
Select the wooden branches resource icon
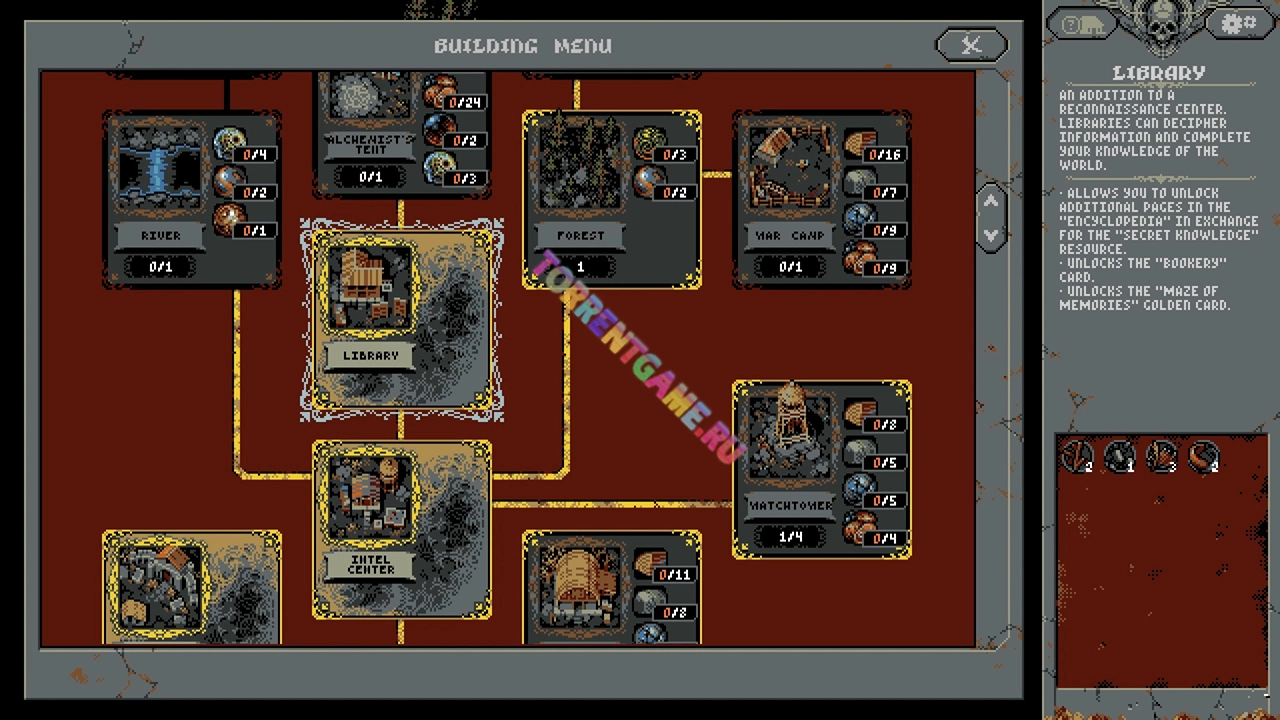(x=1077, y=456)
